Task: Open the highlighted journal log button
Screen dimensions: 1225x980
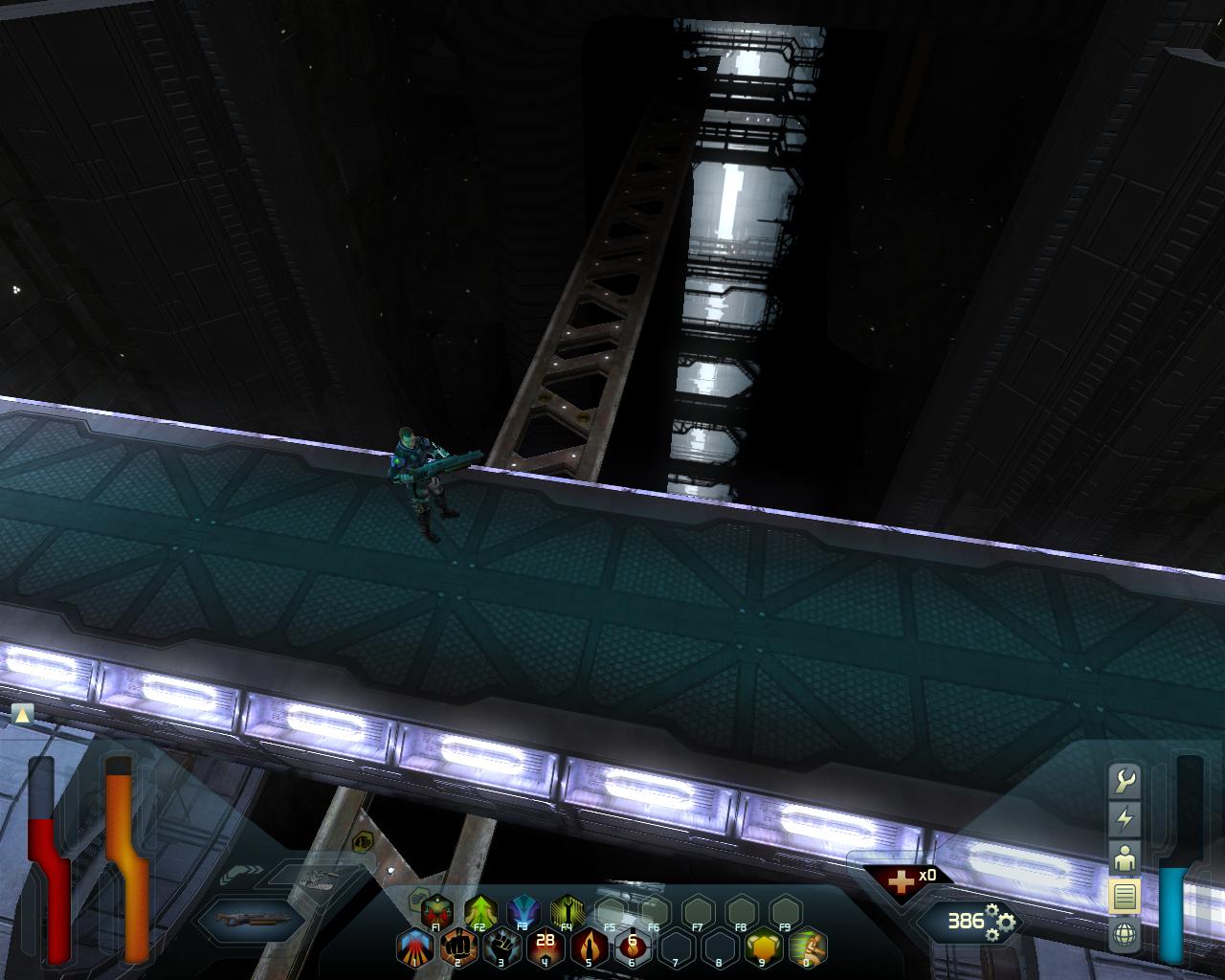Action: [1125, 897]
